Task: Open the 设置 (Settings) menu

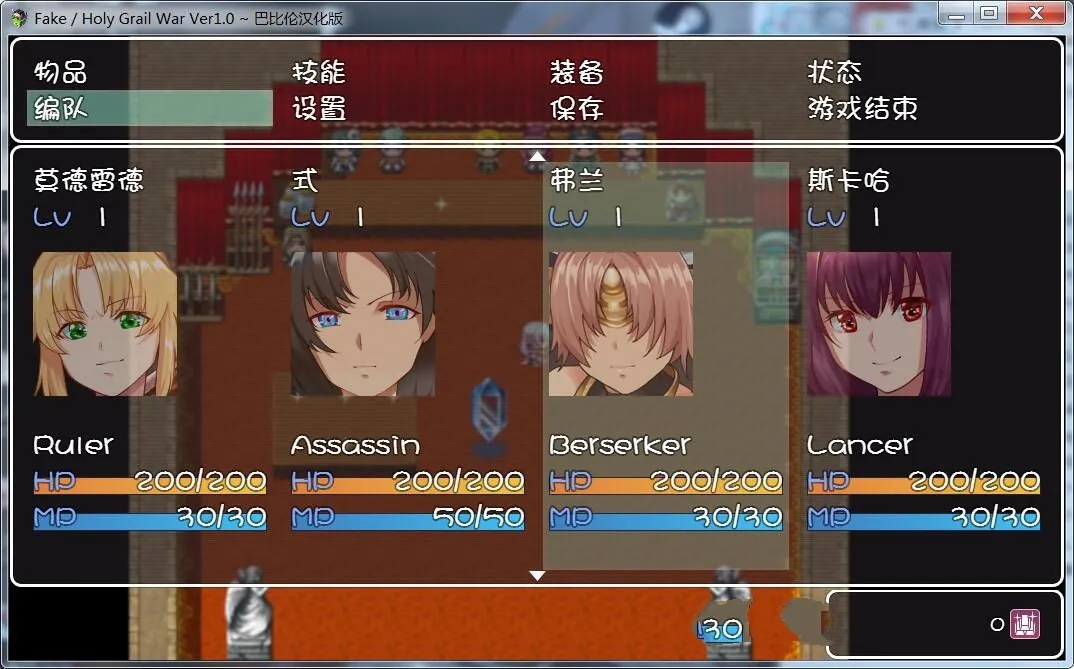Action: (319, 108)
